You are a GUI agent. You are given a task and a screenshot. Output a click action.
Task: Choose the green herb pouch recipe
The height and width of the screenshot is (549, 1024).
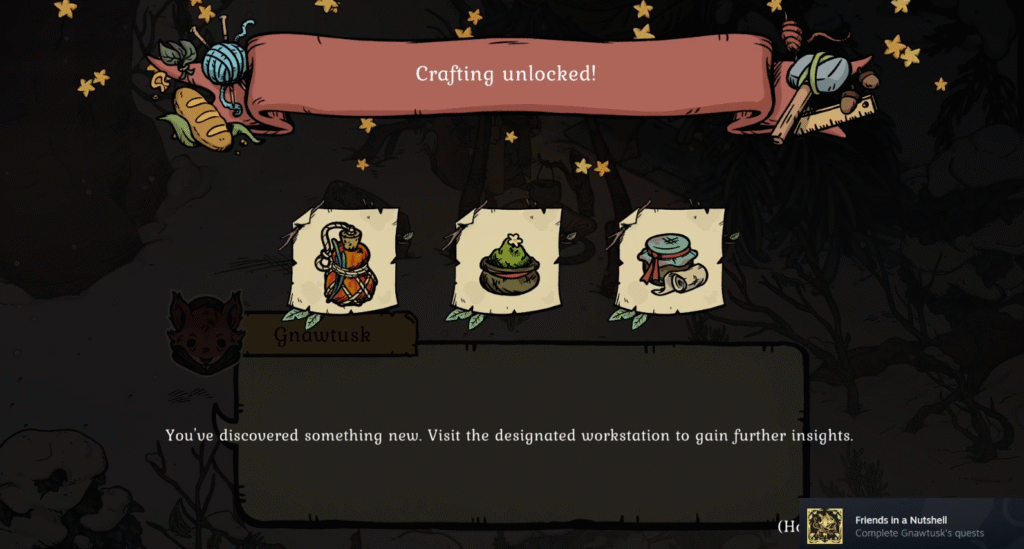(x=508, y=264)
